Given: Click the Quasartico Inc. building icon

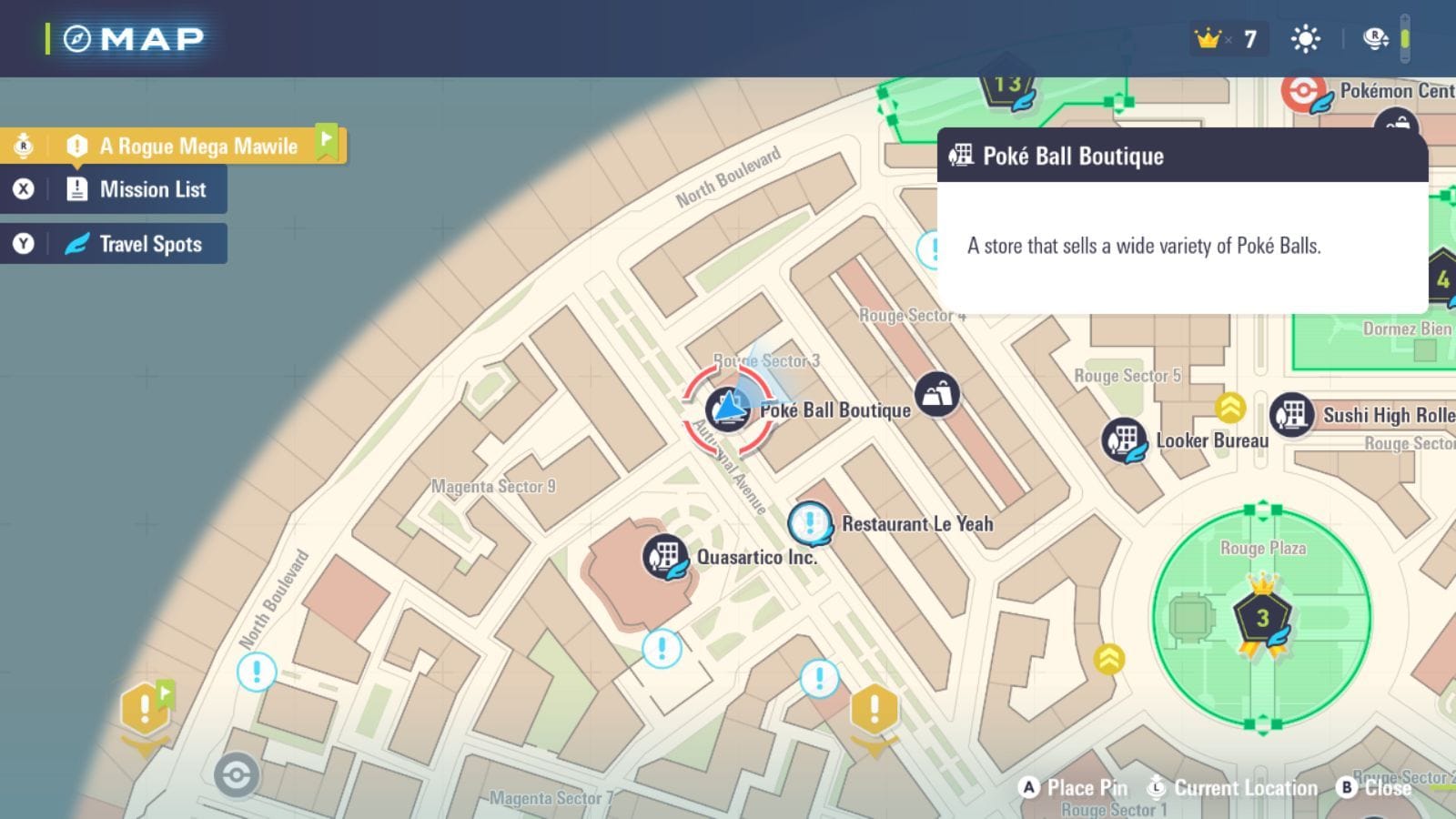Looking at the screenshot, I should (664, 555).
